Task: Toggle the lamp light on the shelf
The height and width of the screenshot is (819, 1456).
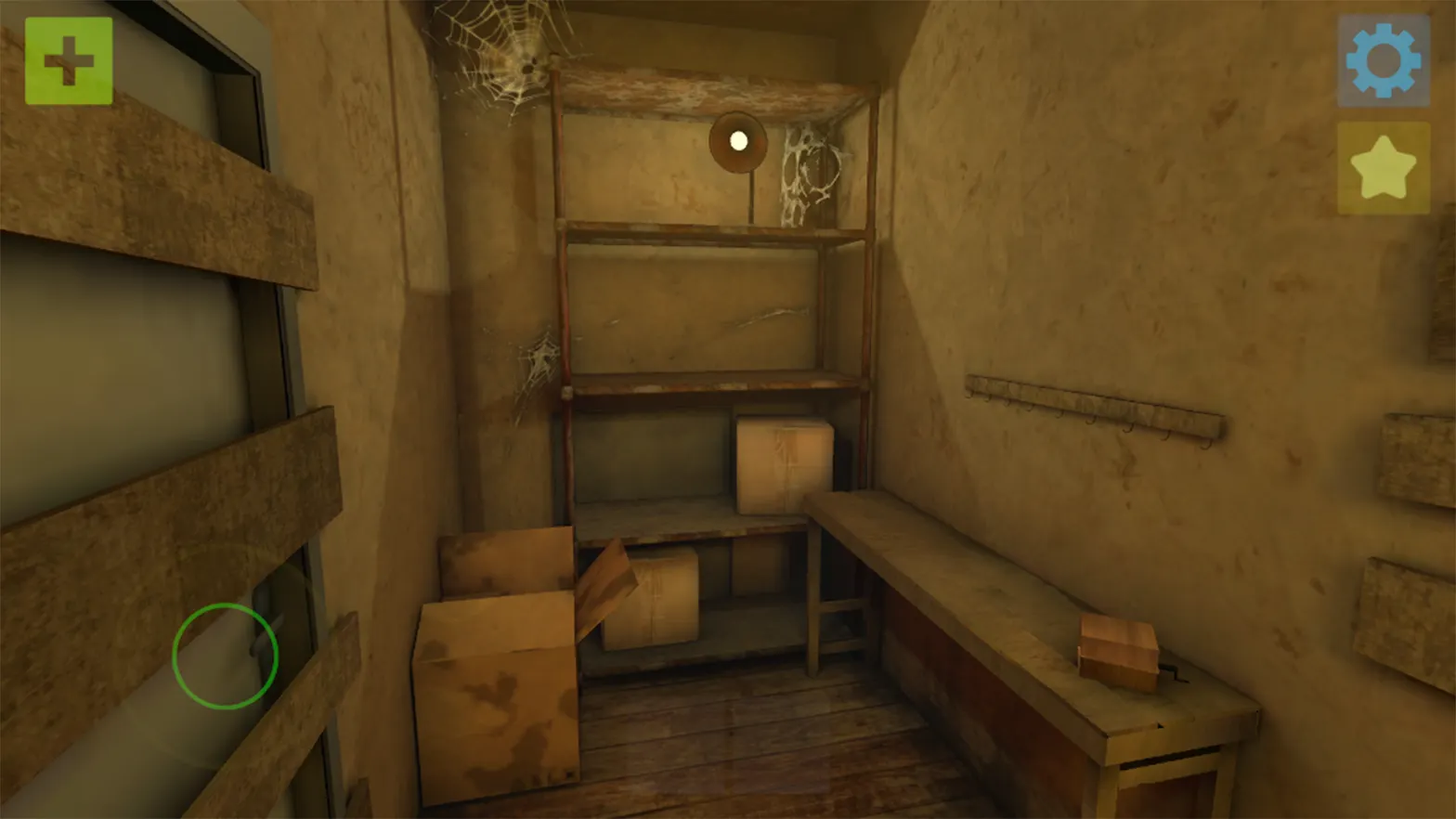Action: [x=738, y=139]
